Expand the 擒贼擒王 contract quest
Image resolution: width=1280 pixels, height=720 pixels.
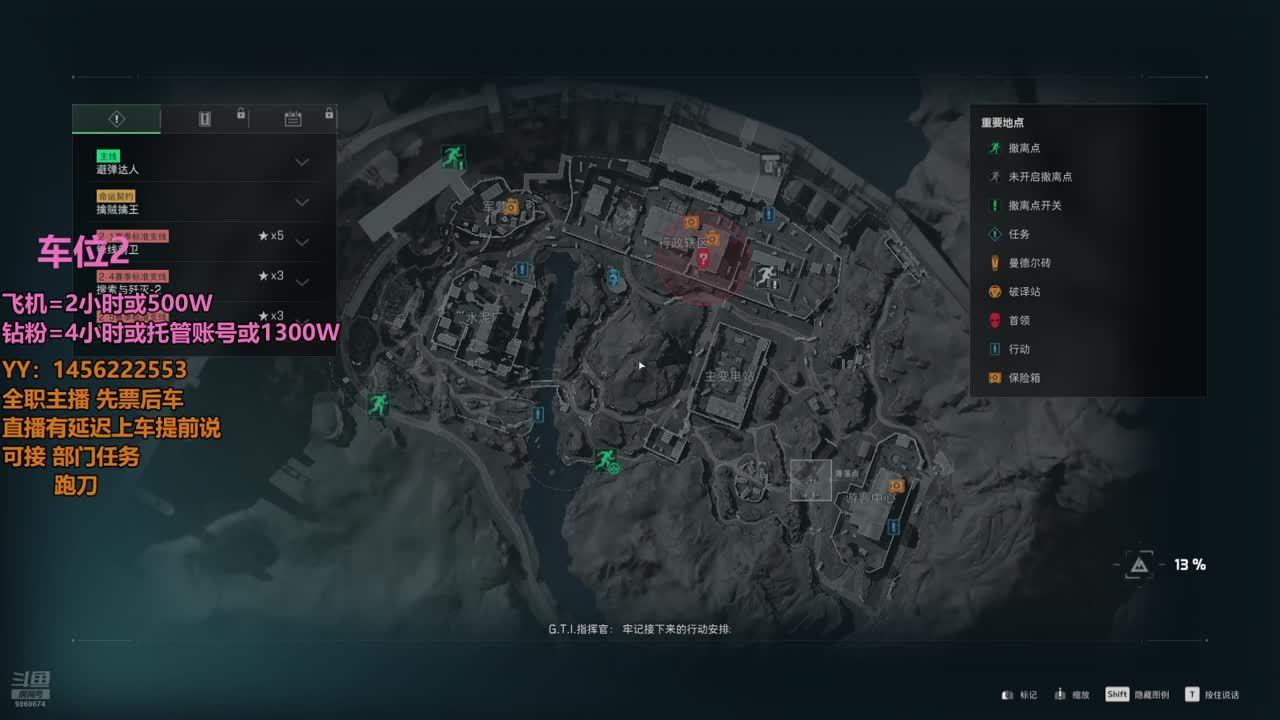pos(301,202)
